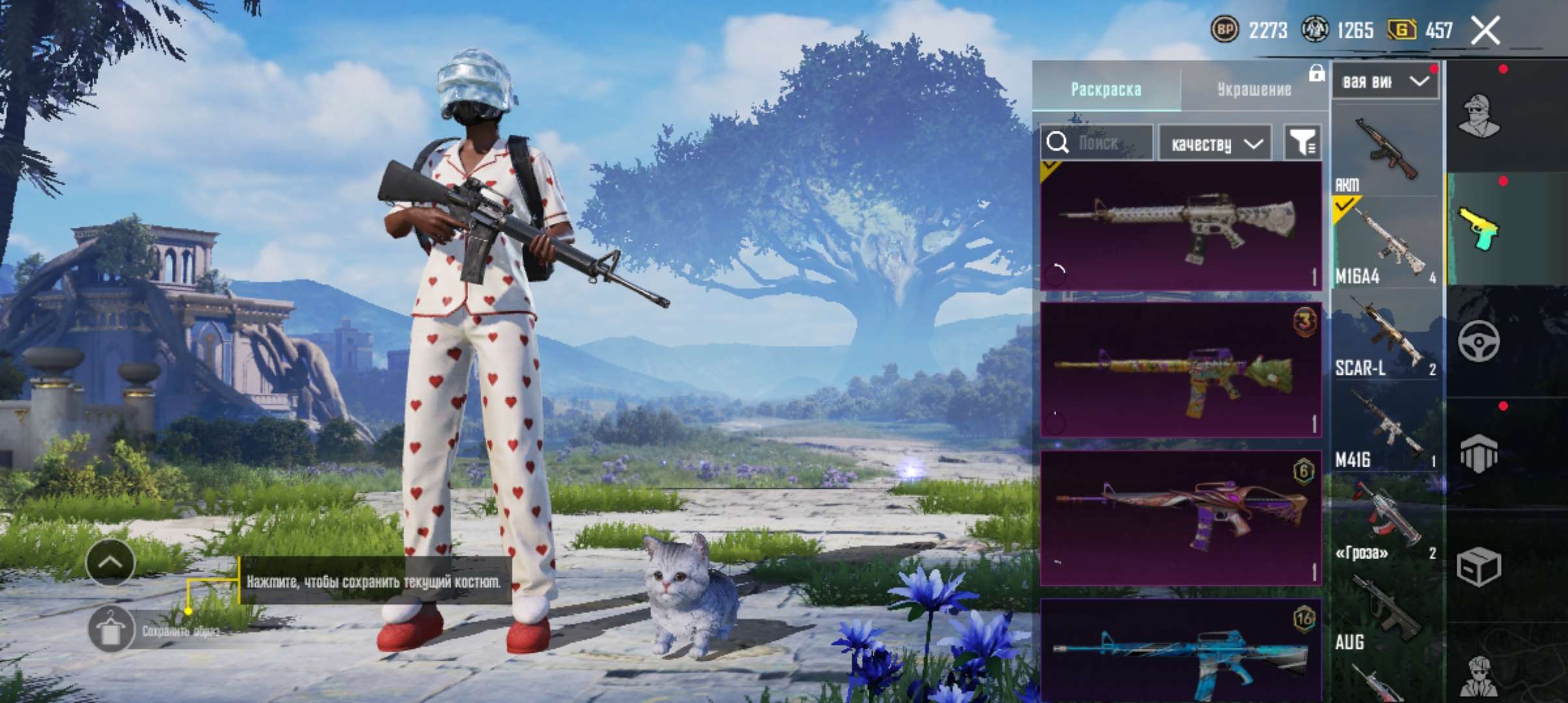Expand the weapon selection dropdown showing 'вая вин'
Screen dimensions: 1568x703
point(1385,80)
